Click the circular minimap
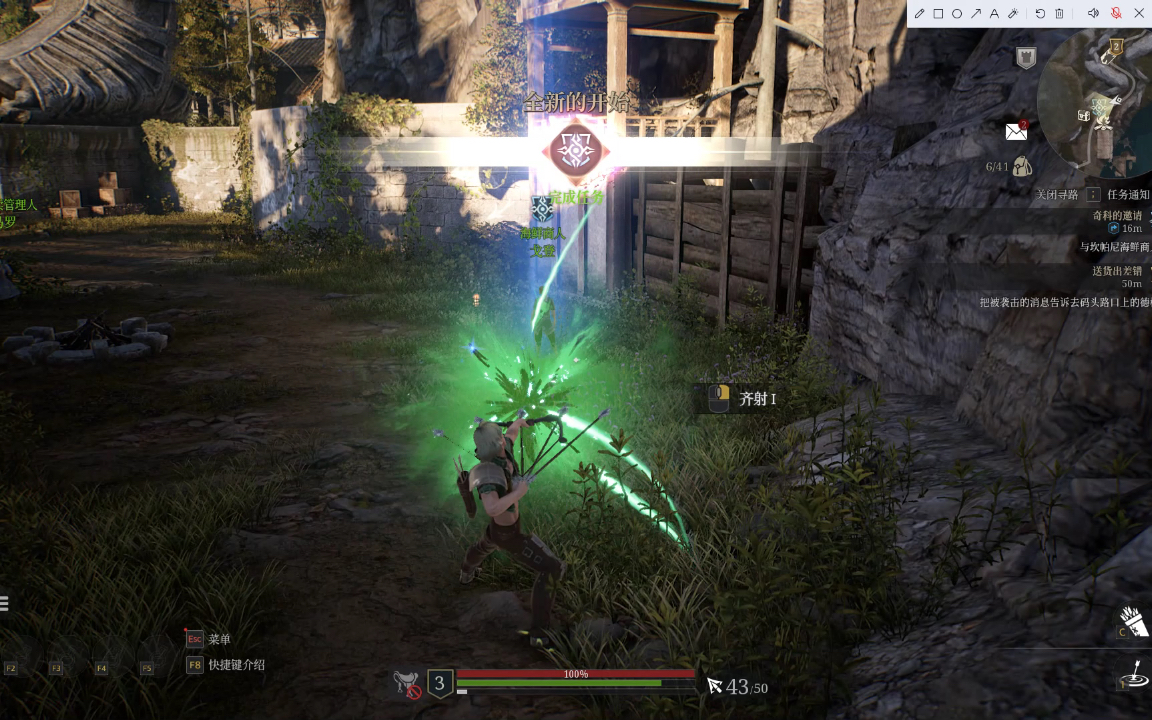The width and height of the screenshot is (1152, 720). (x=1096, y=104)
